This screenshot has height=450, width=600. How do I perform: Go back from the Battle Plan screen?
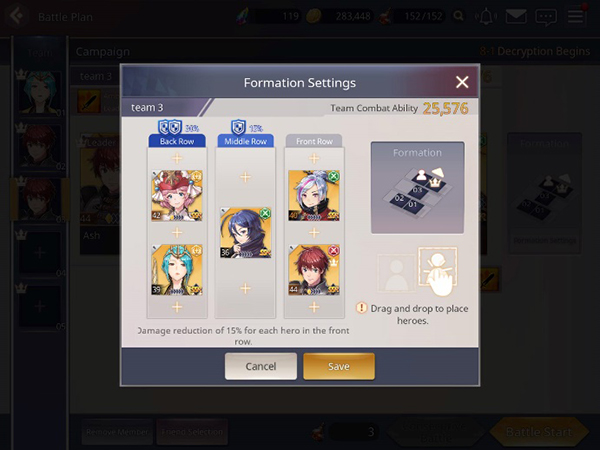tap(16, 16)
